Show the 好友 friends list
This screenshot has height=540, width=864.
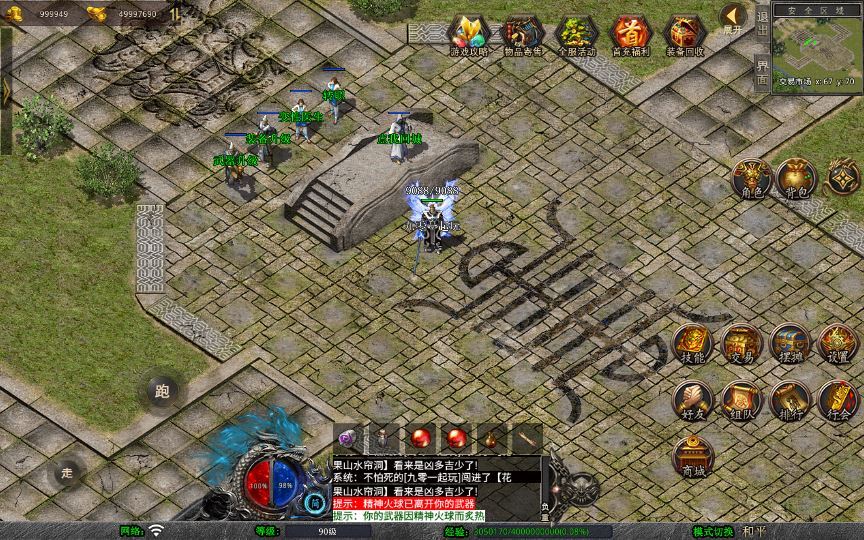(692, 400)
